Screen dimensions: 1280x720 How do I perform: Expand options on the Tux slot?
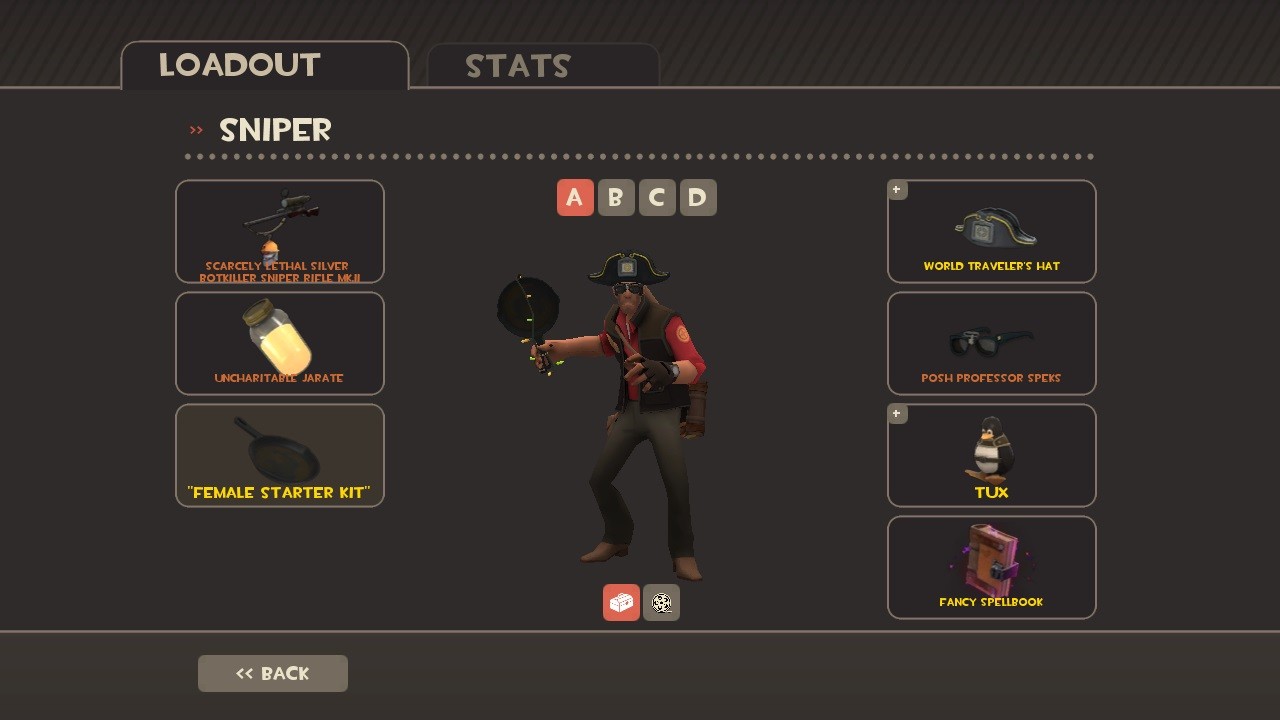point(896,413)
